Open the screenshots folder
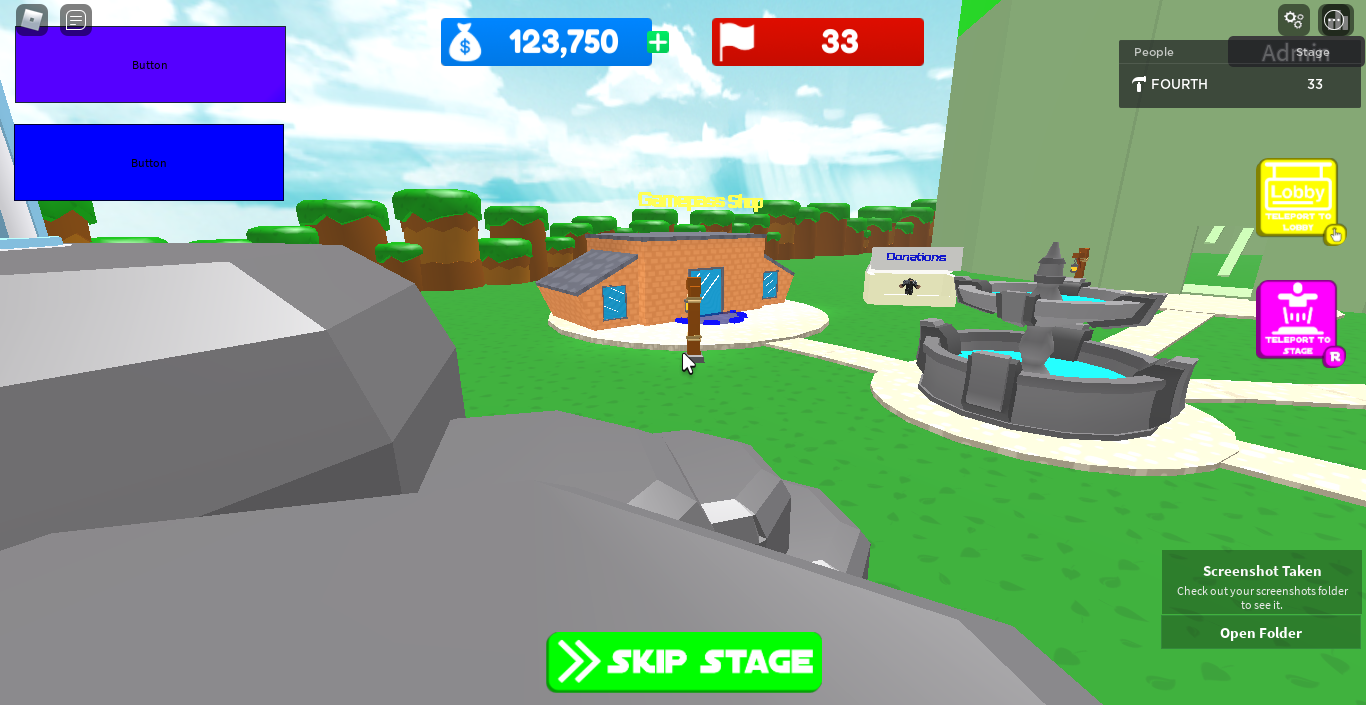 [1261, 633]
